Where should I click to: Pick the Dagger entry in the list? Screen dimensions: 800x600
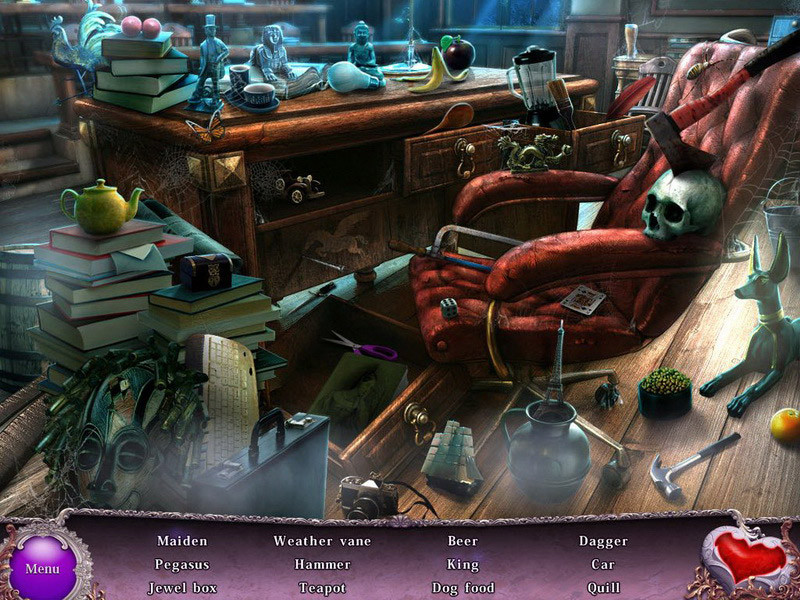tap(603, 541)
